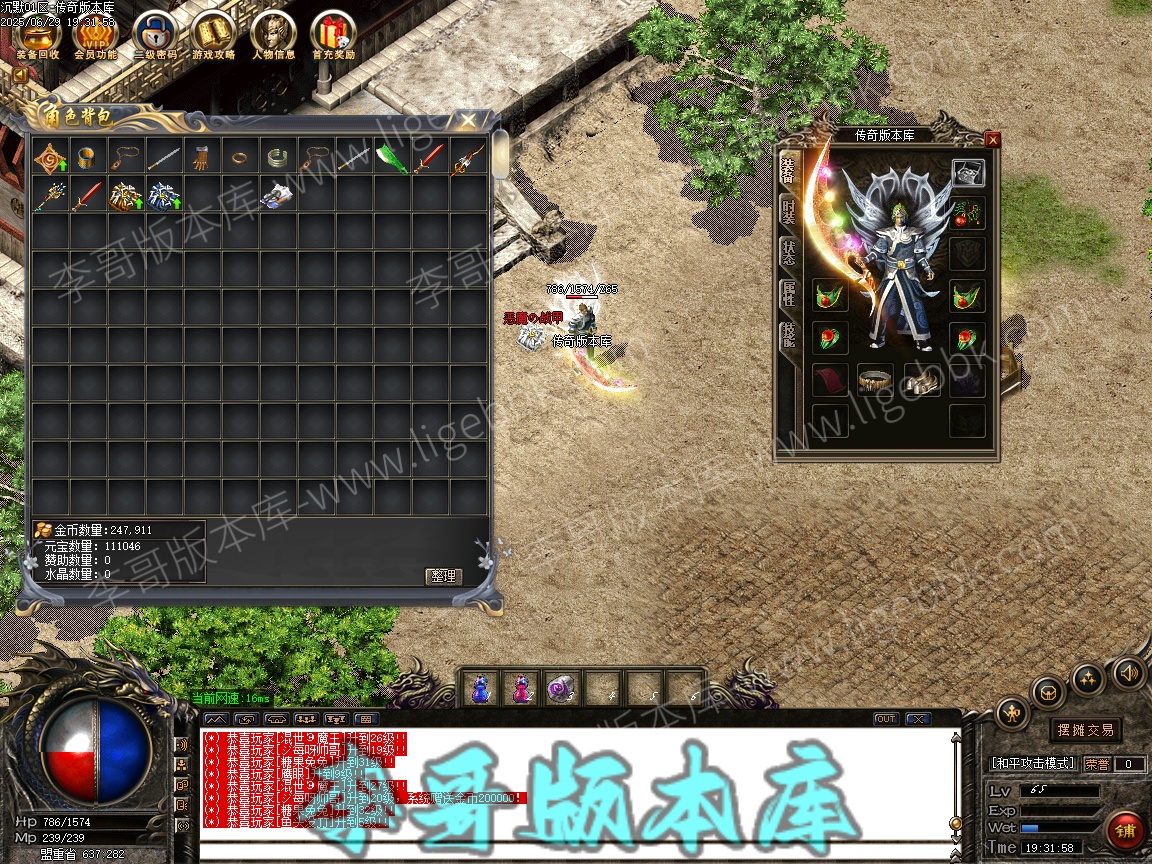Image resolution: width=1152 pixels, height=864 pixels.
Task: Select the equipped belt slot
Action: [876, 380]
